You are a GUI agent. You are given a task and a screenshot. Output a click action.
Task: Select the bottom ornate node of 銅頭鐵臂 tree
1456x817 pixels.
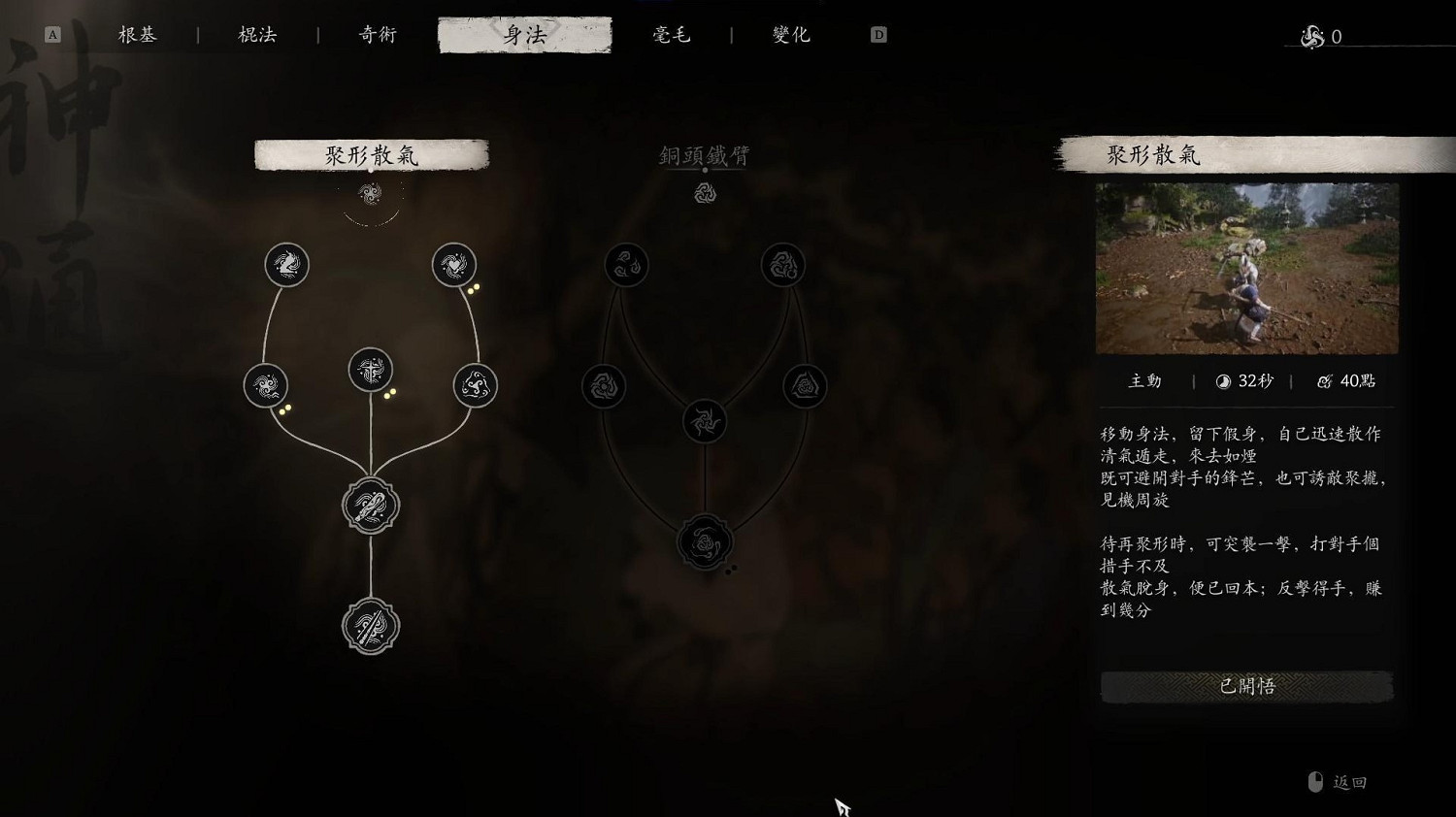click(705, 542)
